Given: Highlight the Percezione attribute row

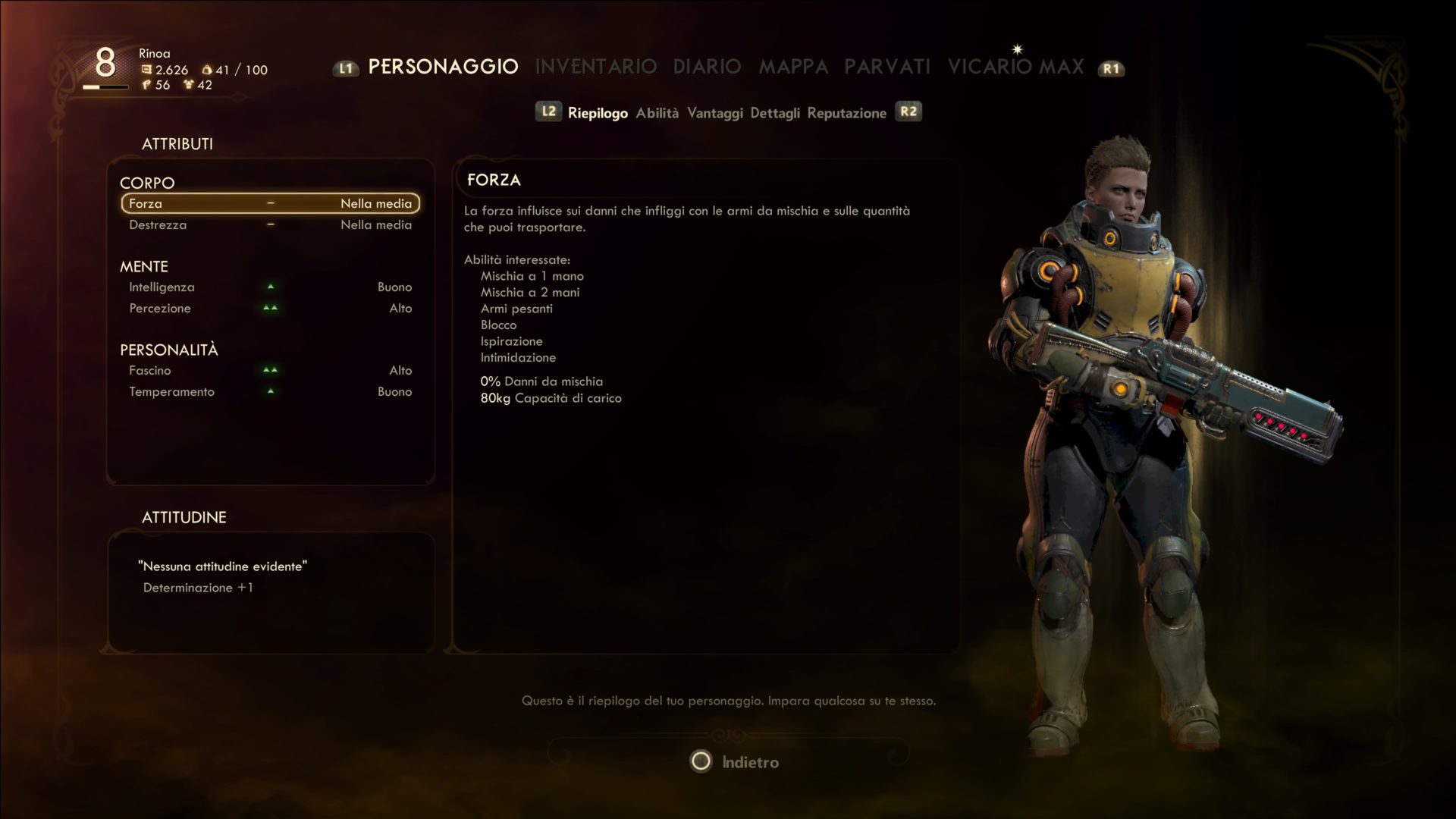Looking at the screenshot, I should (270, 309).
